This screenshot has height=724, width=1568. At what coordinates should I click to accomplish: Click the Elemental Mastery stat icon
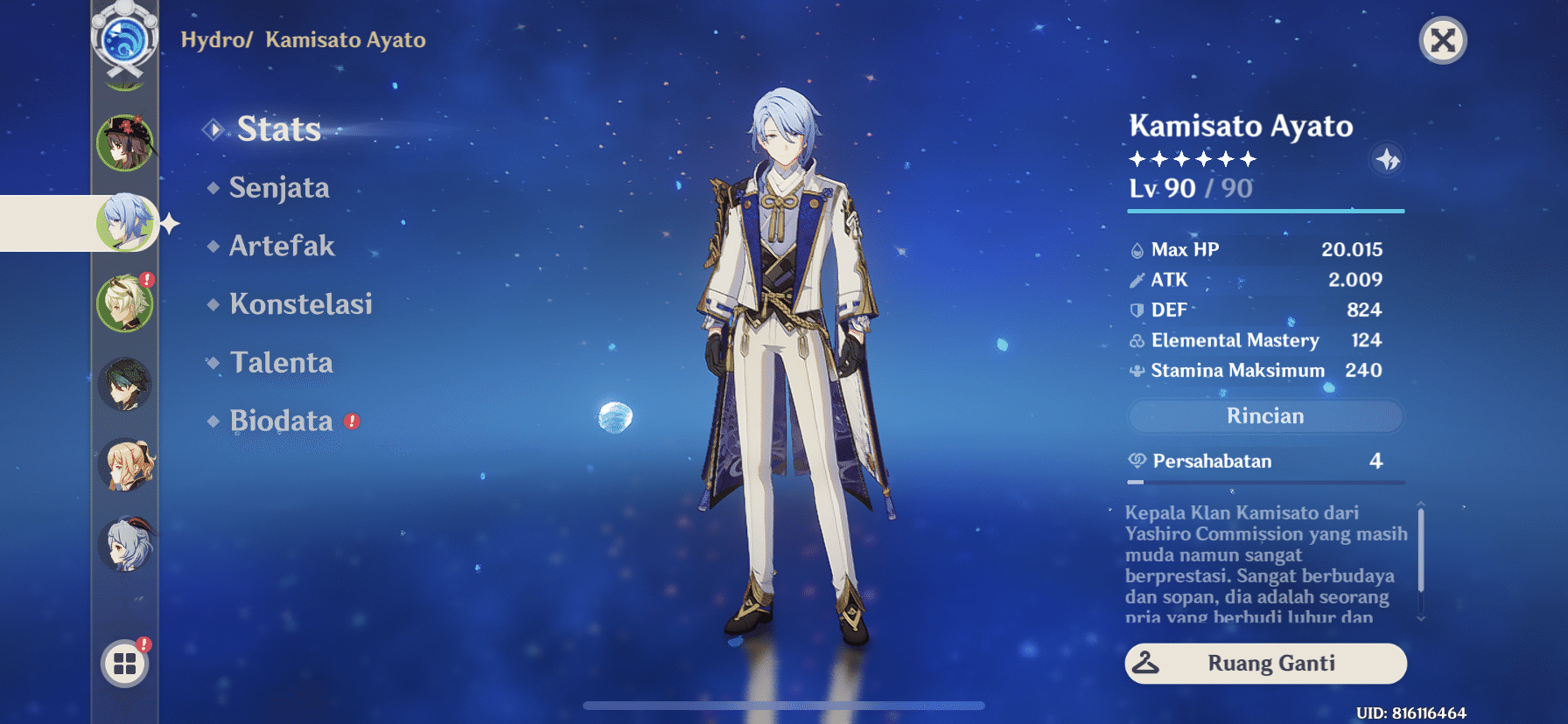pos(1137,340)
